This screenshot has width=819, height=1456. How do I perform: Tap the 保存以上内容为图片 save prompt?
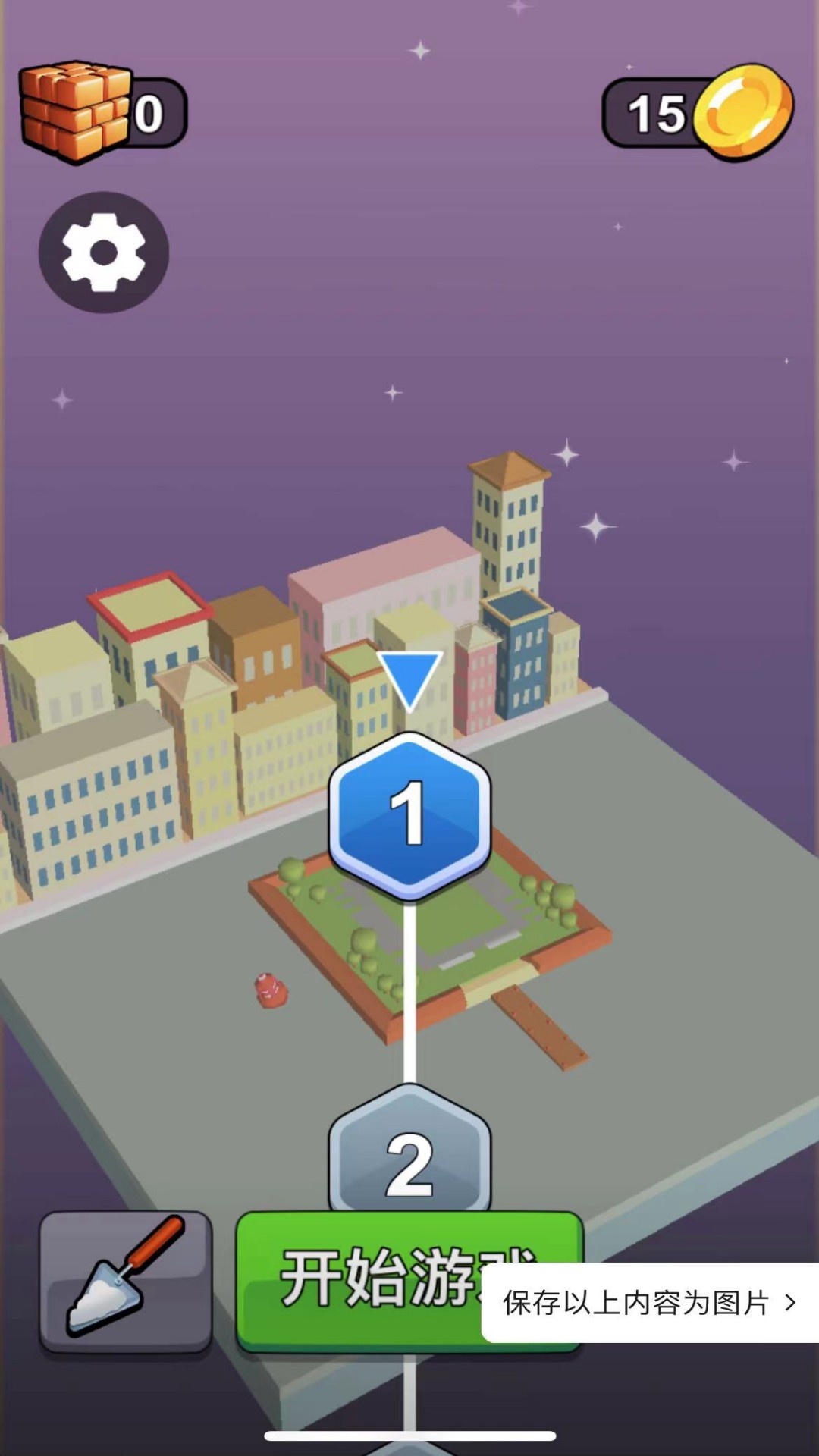[x=649, y=1303]
